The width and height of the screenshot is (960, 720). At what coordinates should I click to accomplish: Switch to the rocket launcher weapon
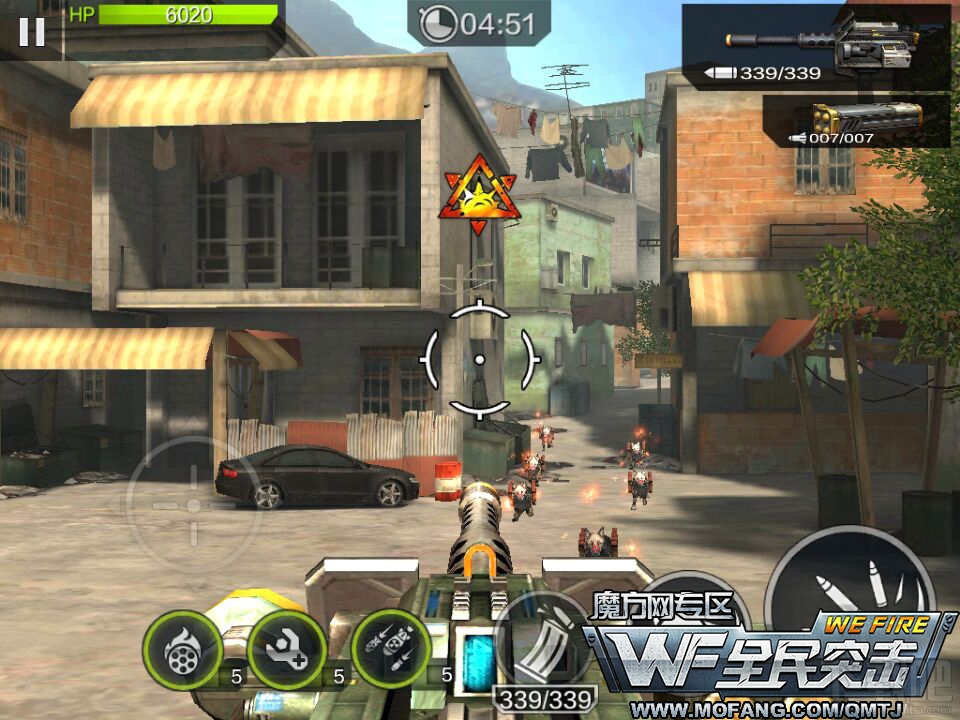click(x=857, y=121)
